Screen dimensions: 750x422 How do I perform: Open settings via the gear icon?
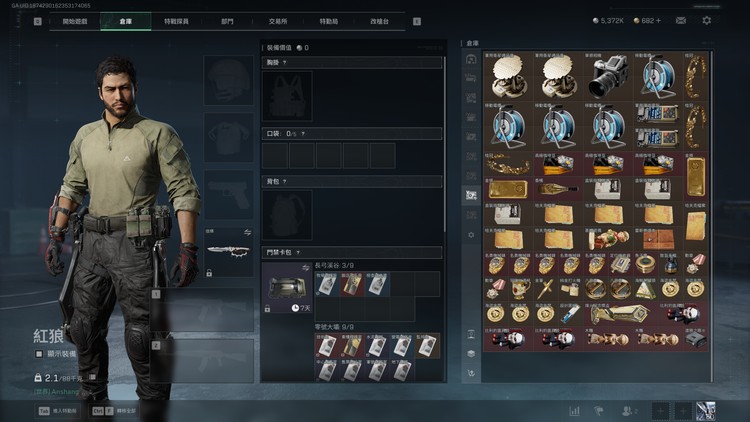pyautogui.click(x=707, y=20)
